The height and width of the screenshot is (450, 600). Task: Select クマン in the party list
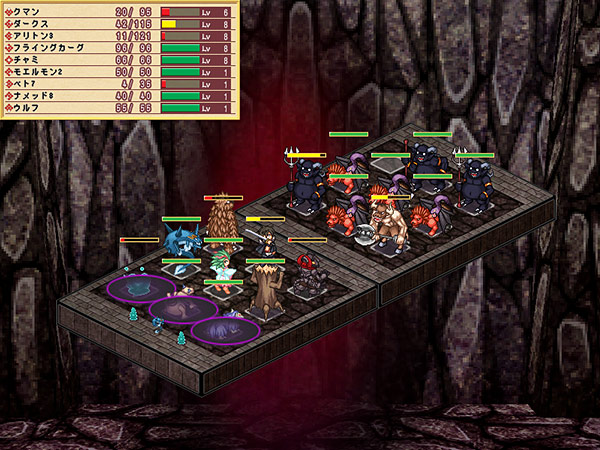pos(118,11)
